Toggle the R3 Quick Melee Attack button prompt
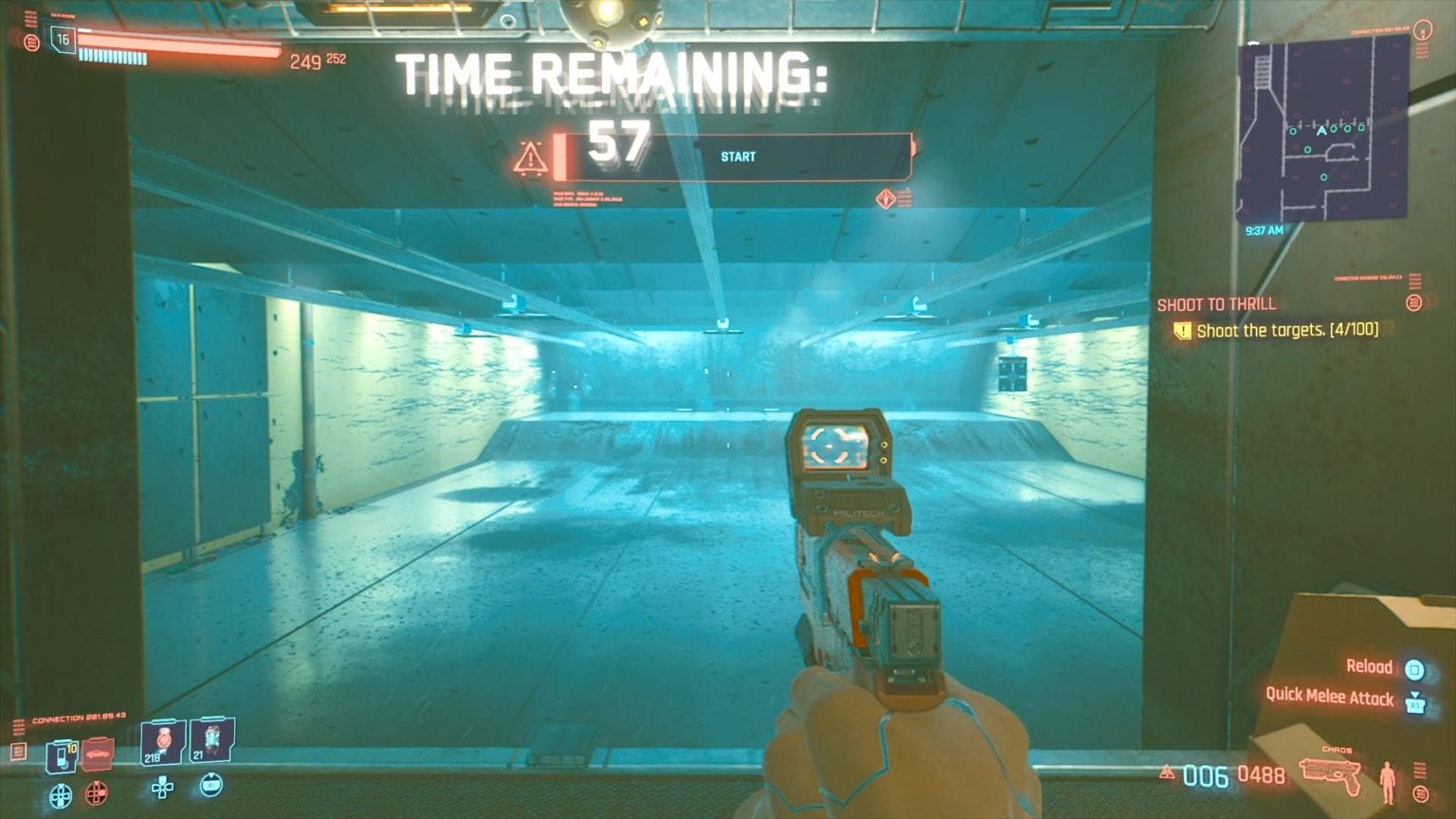The width and height of the screenshot is (1456, 819). (x=1415, y=705)
